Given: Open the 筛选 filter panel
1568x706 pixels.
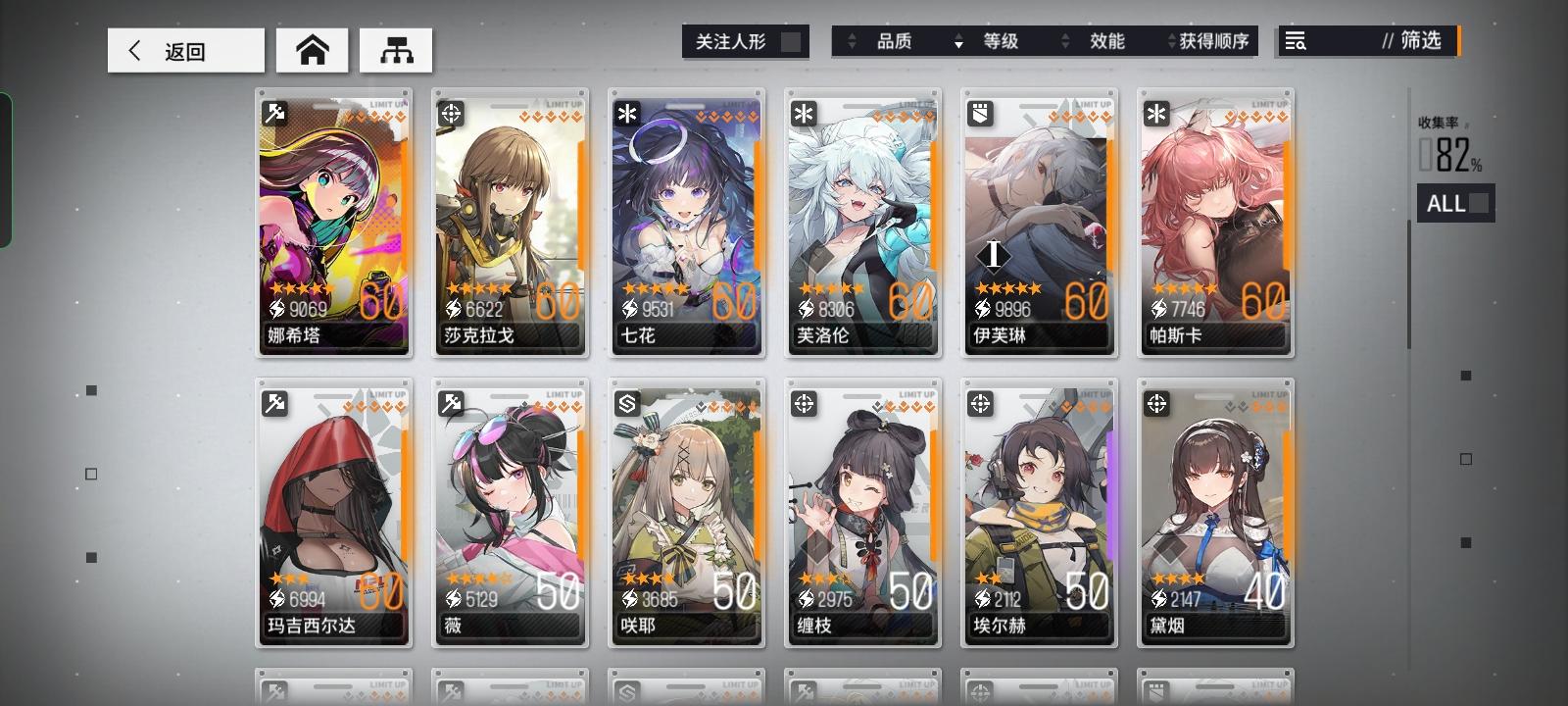Looking at the screenshot, I should pos(1411,41).
